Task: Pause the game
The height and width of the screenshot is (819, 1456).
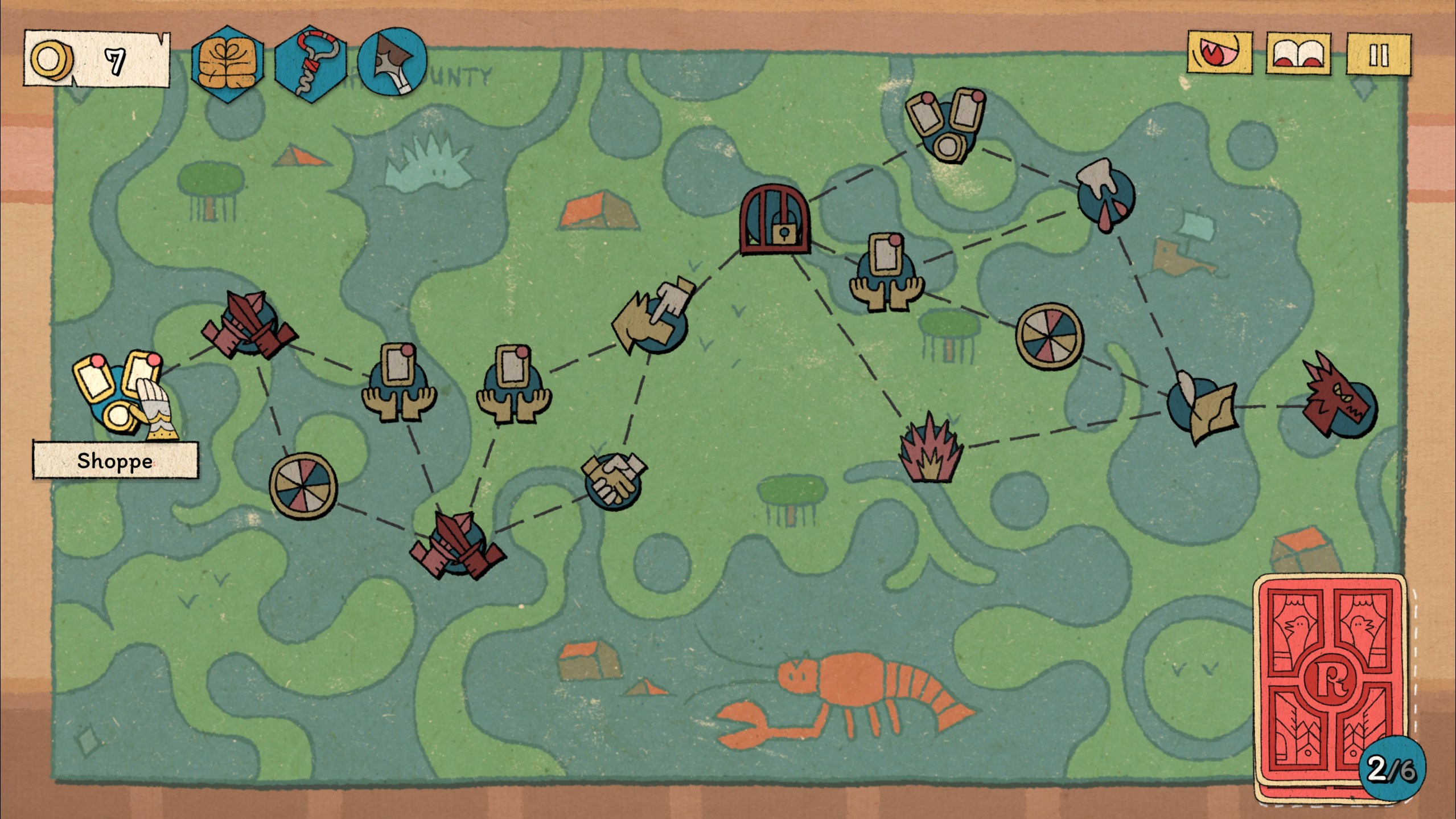Action: click(x=1377, y=55)
